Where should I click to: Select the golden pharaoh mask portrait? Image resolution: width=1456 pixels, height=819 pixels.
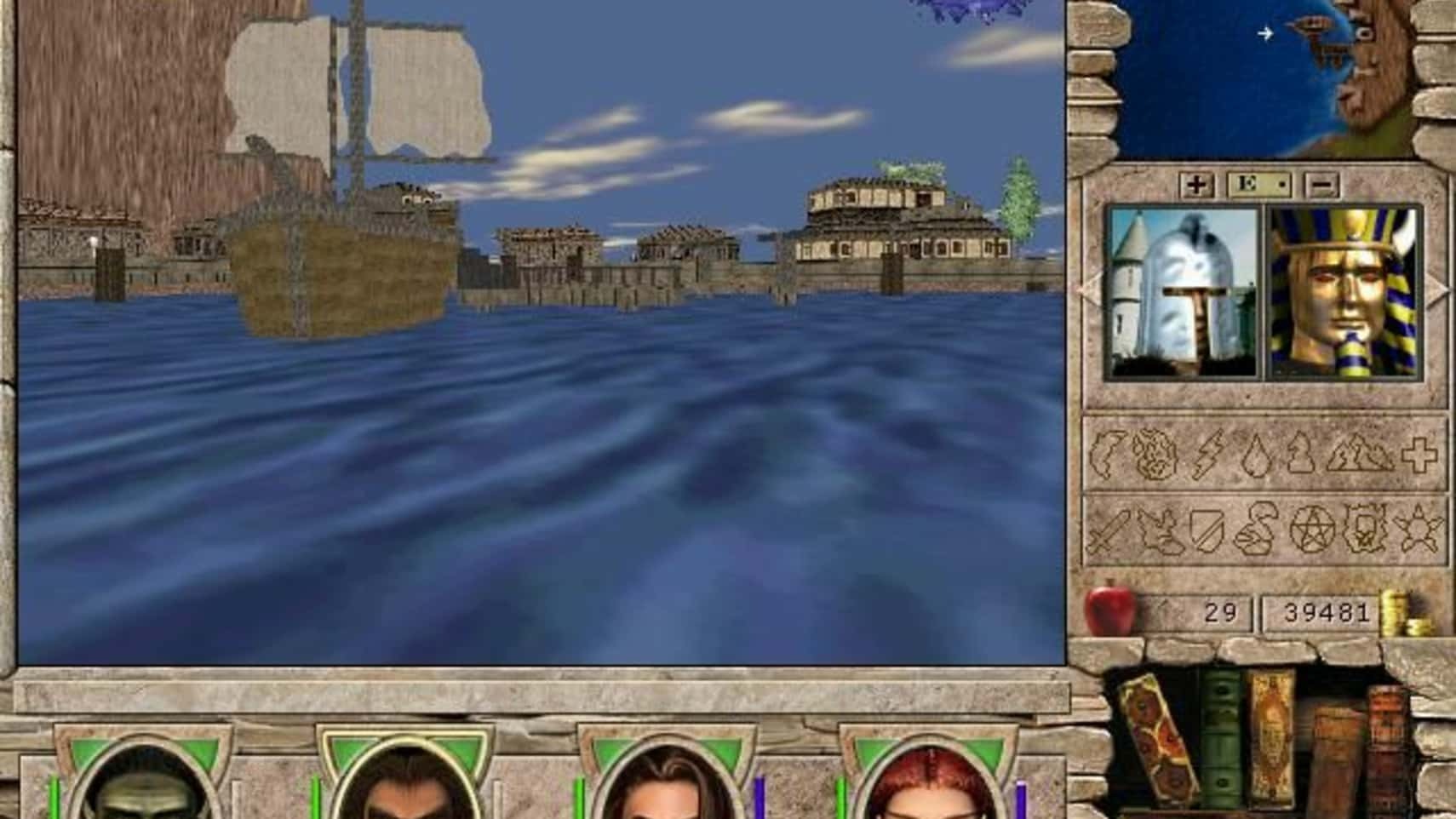pyautogui.click(x=1344, y=292)
